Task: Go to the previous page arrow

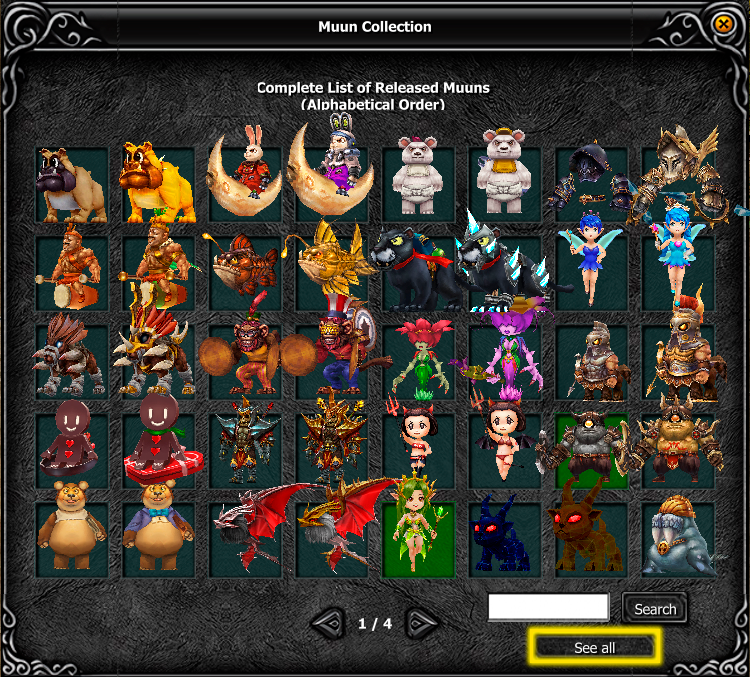Action: (x=328, y=624)
